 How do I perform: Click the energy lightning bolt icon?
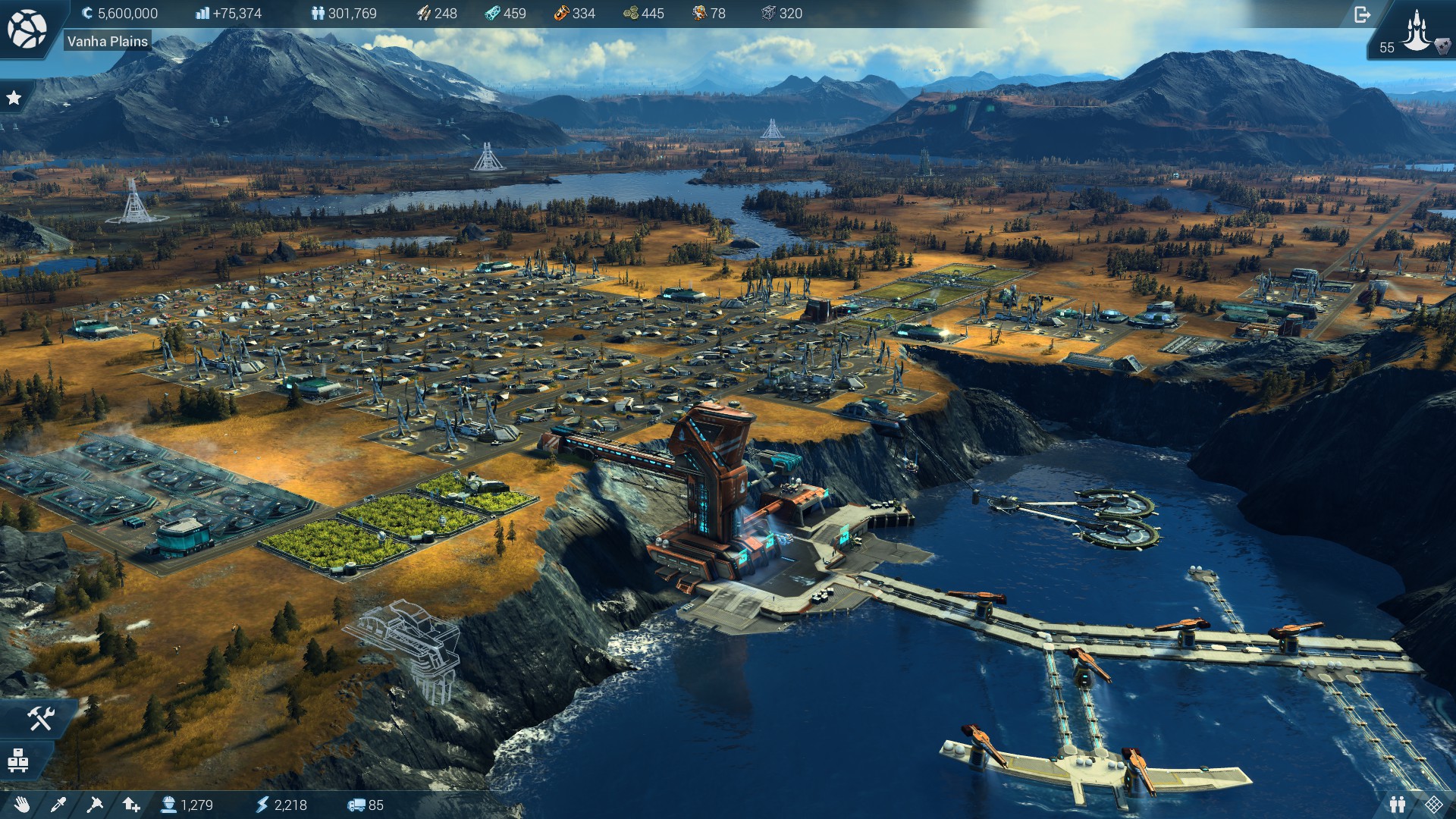pyautogui.click(x=262, y=805)
